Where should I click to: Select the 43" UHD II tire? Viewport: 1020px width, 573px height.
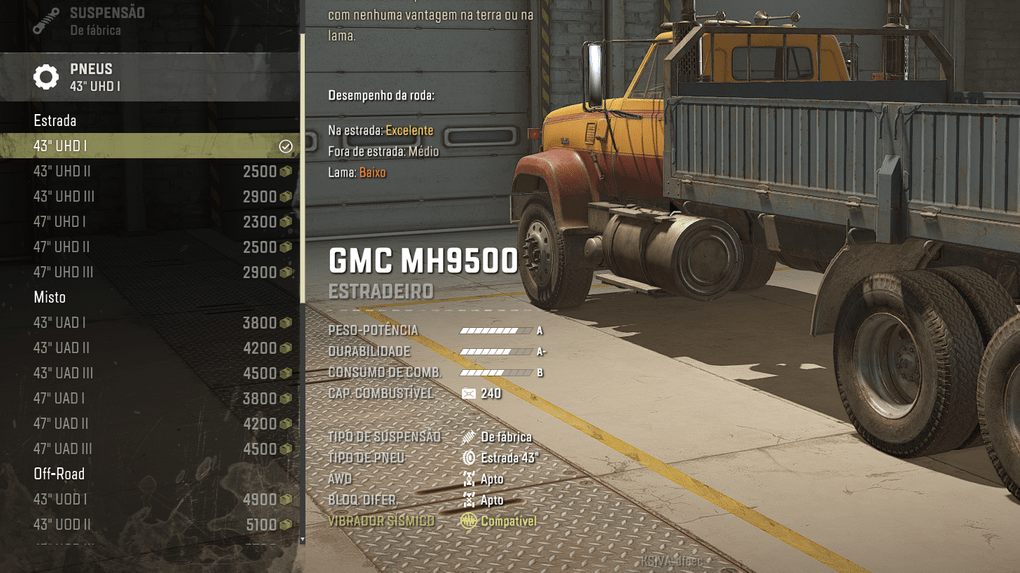[150, 171]
